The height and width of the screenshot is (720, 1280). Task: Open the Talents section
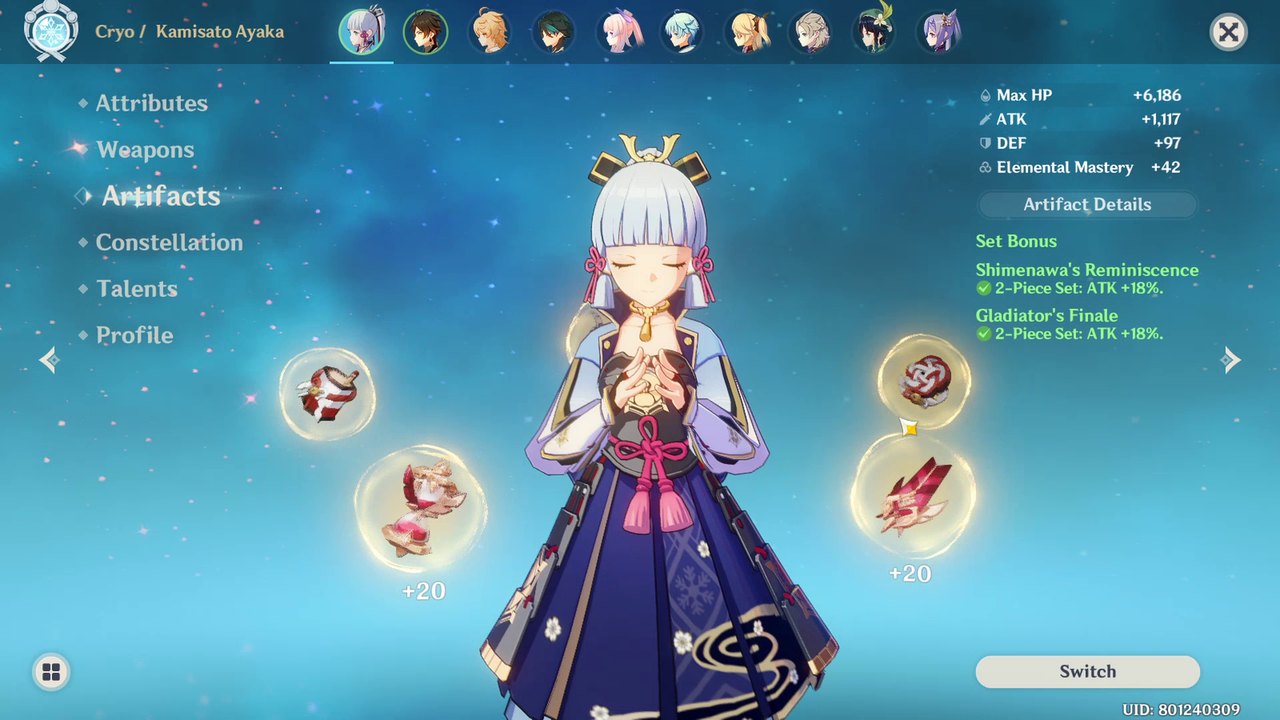click(136, 289)
